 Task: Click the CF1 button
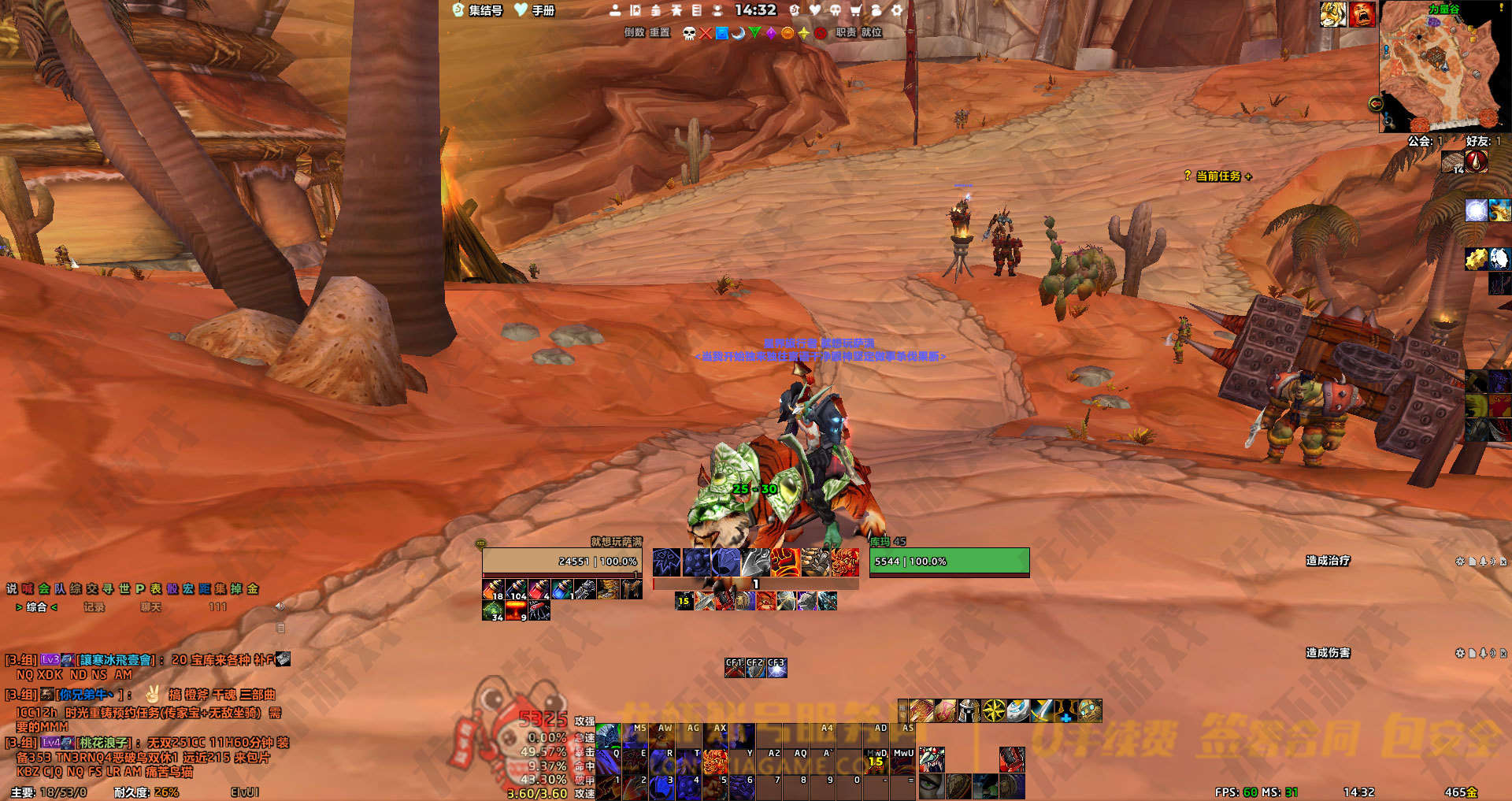[734, 668]
